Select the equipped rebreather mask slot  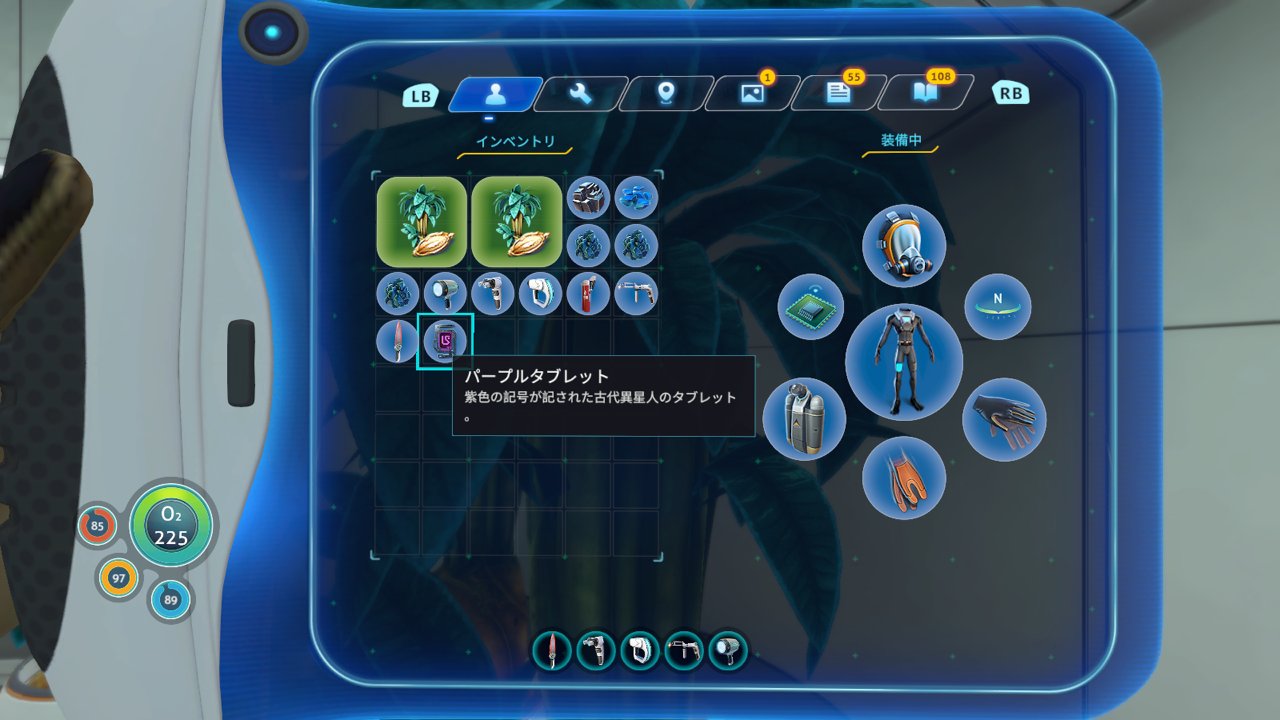pyautogui.click(x=904, y=246)
